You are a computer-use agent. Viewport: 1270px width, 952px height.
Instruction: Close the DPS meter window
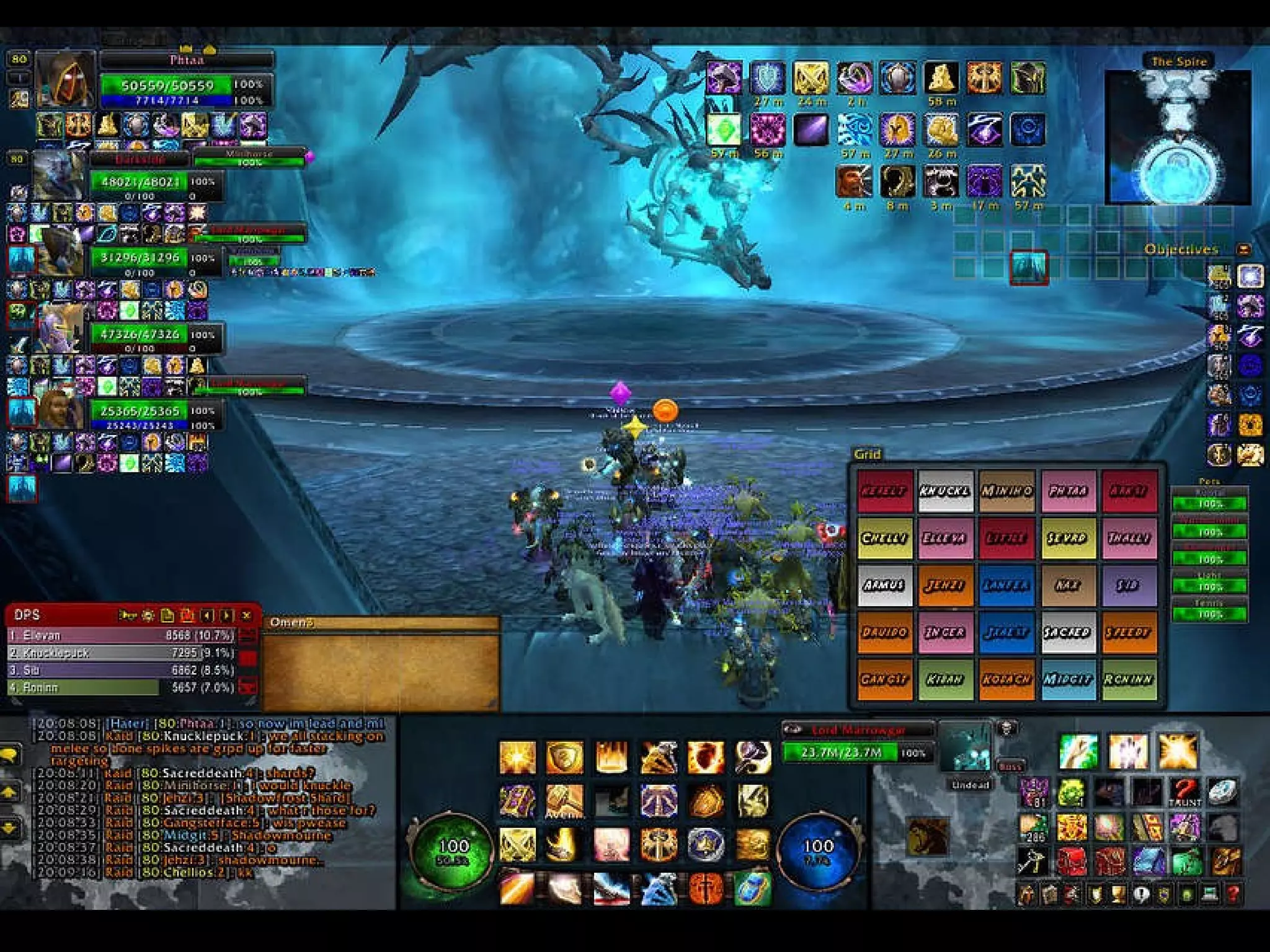click(246, 615)
